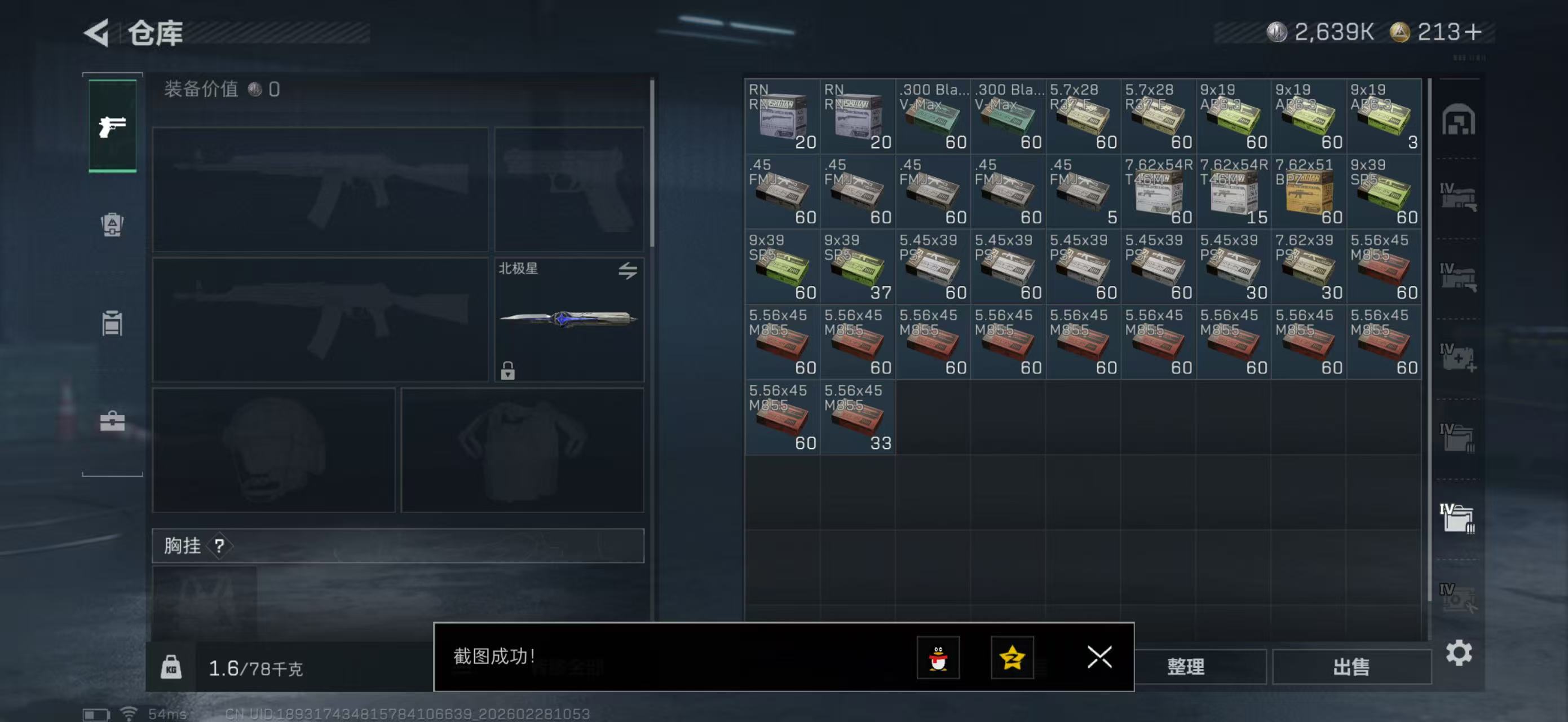This screenshot has width=1568, height=722.
Task: Close the 截图成功 screenshot popup
Action: pos(1099,658)
